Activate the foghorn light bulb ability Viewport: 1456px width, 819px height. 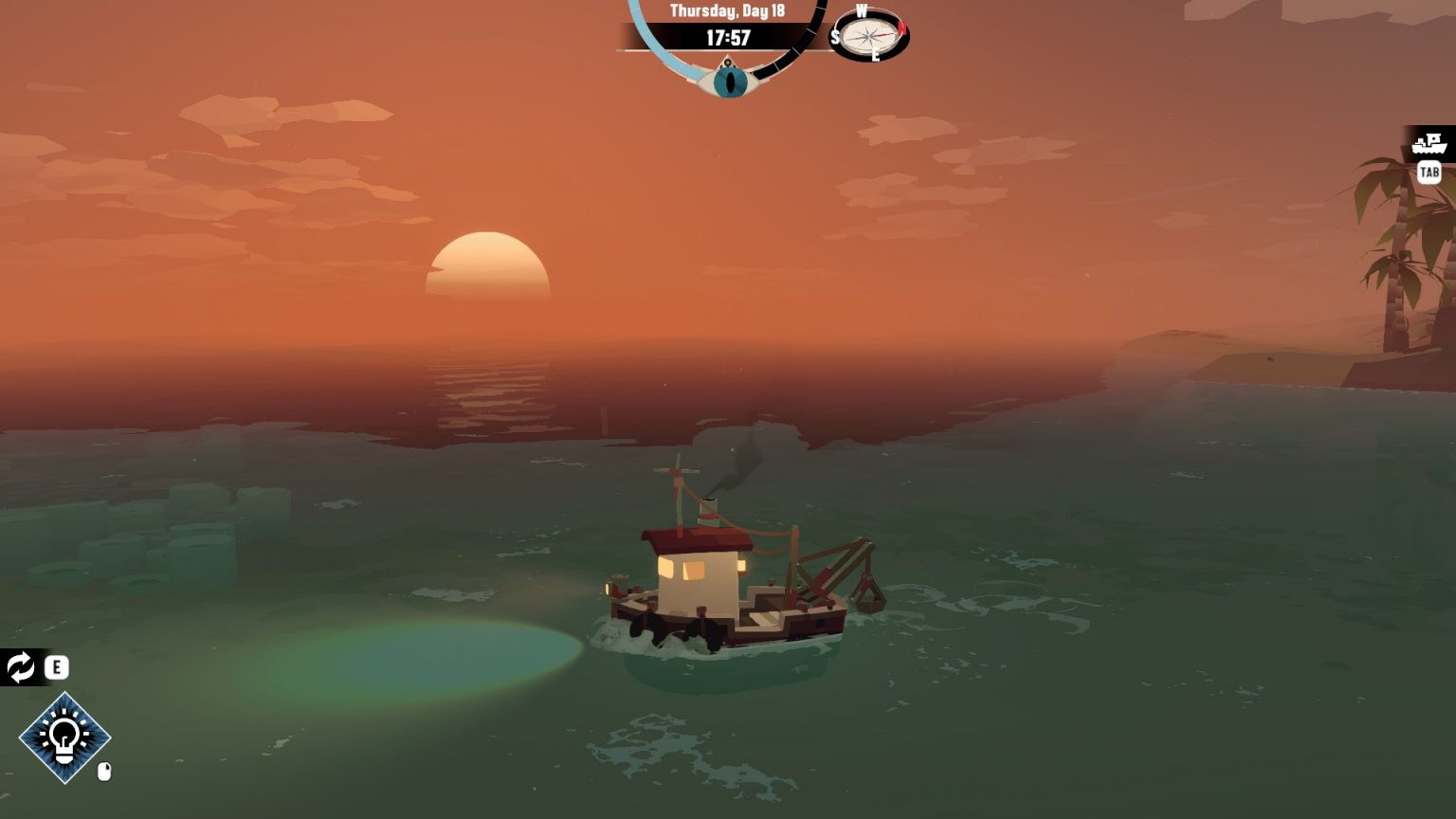tap(63, 738)
